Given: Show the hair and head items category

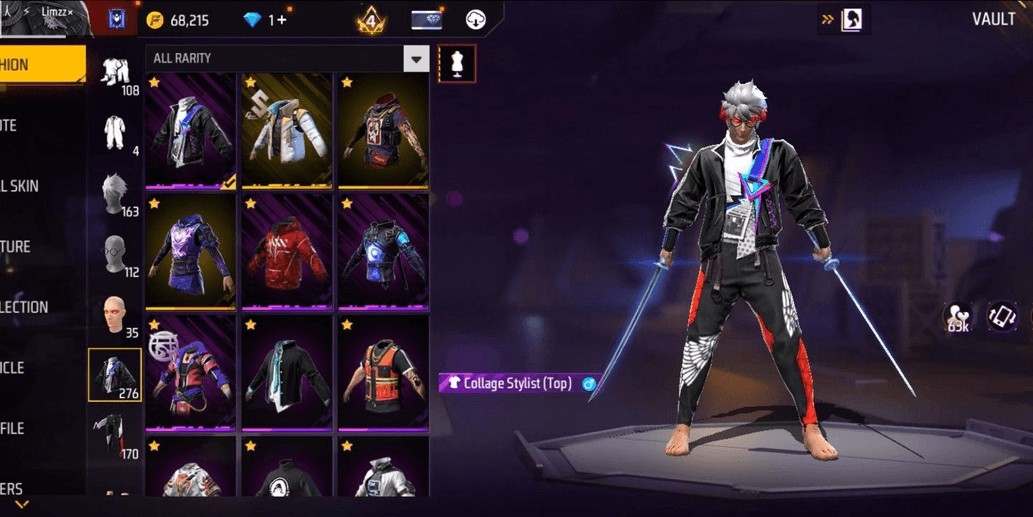Looking at the screenshot, I should click(x=116, y=194).
